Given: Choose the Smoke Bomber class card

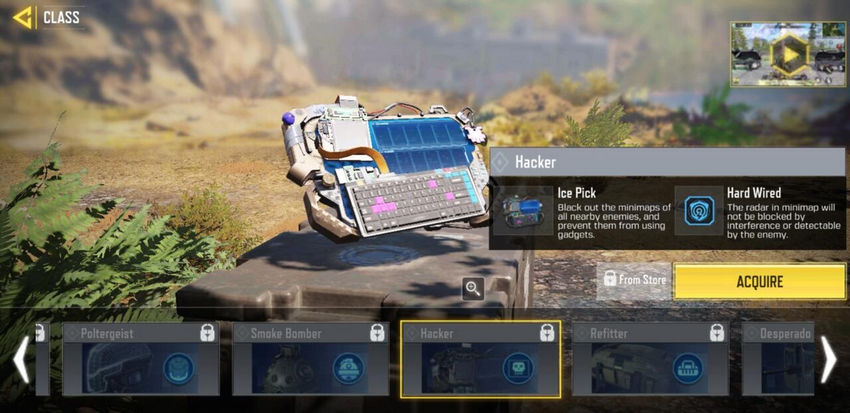Looking at the screenshot, I should point(311,359).
